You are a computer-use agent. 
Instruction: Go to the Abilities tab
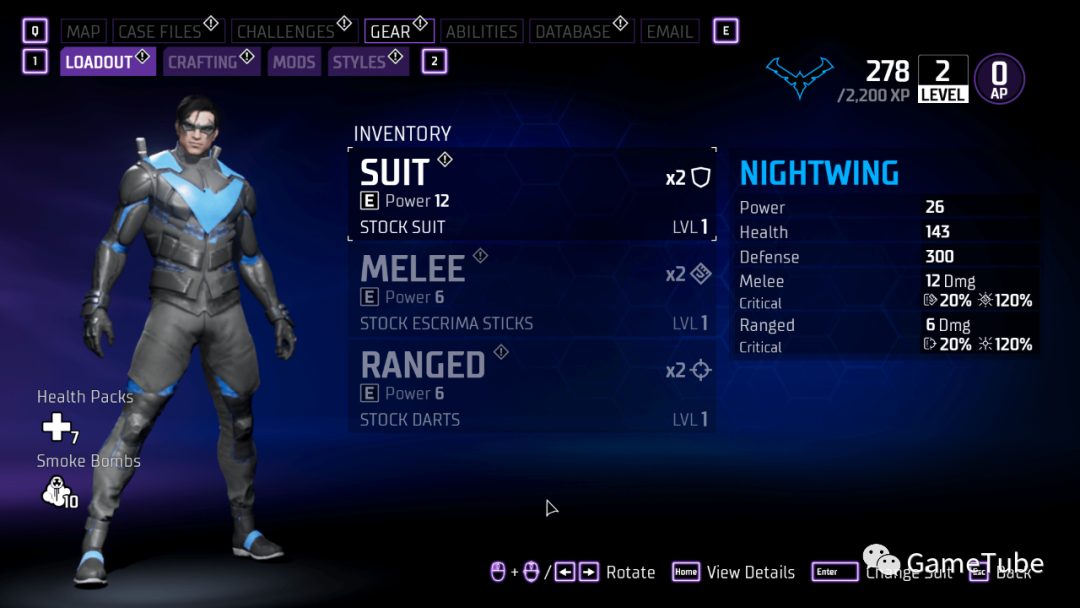tap(481, 31)
